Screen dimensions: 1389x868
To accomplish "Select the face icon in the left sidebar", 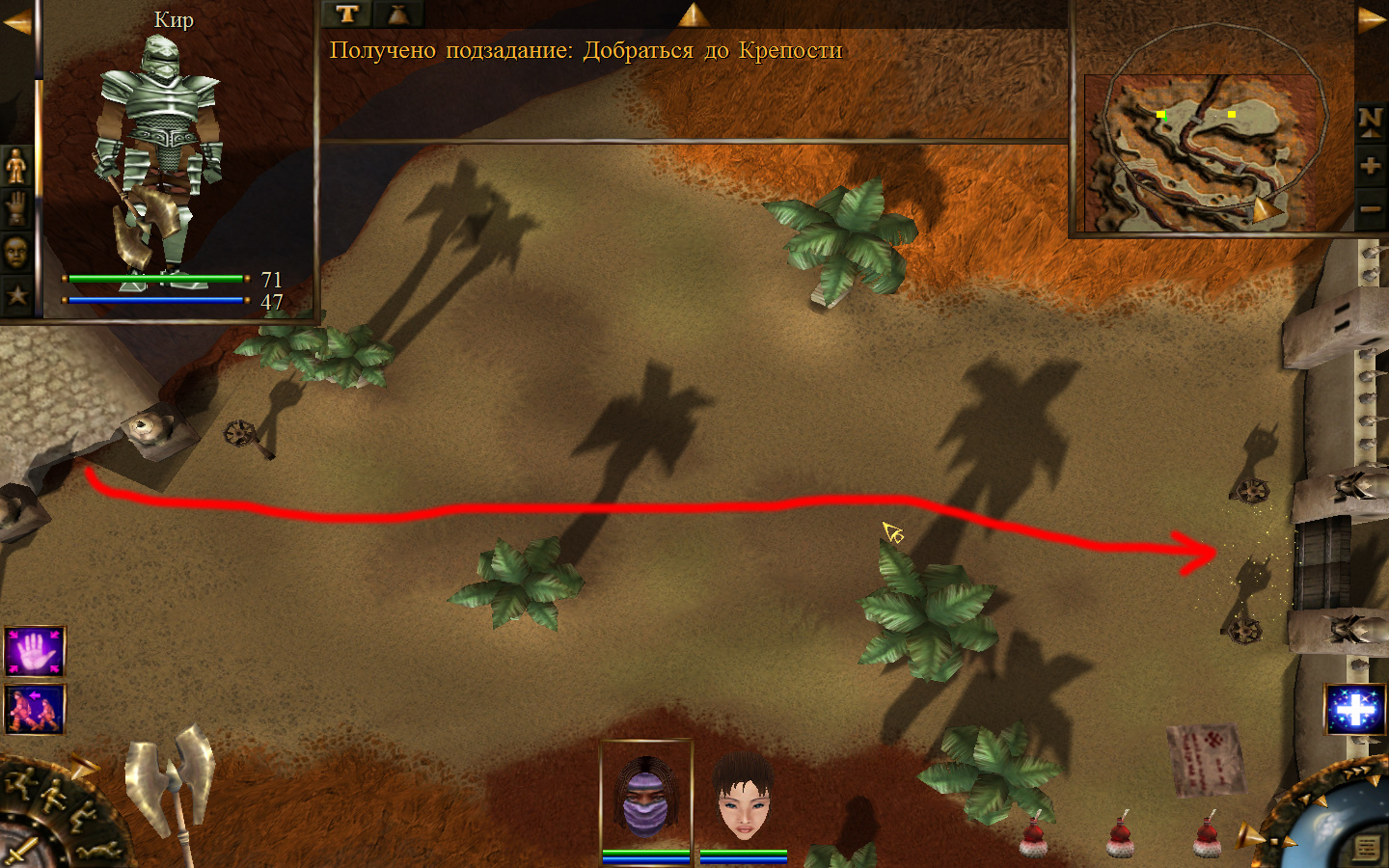I will [16, 252].
